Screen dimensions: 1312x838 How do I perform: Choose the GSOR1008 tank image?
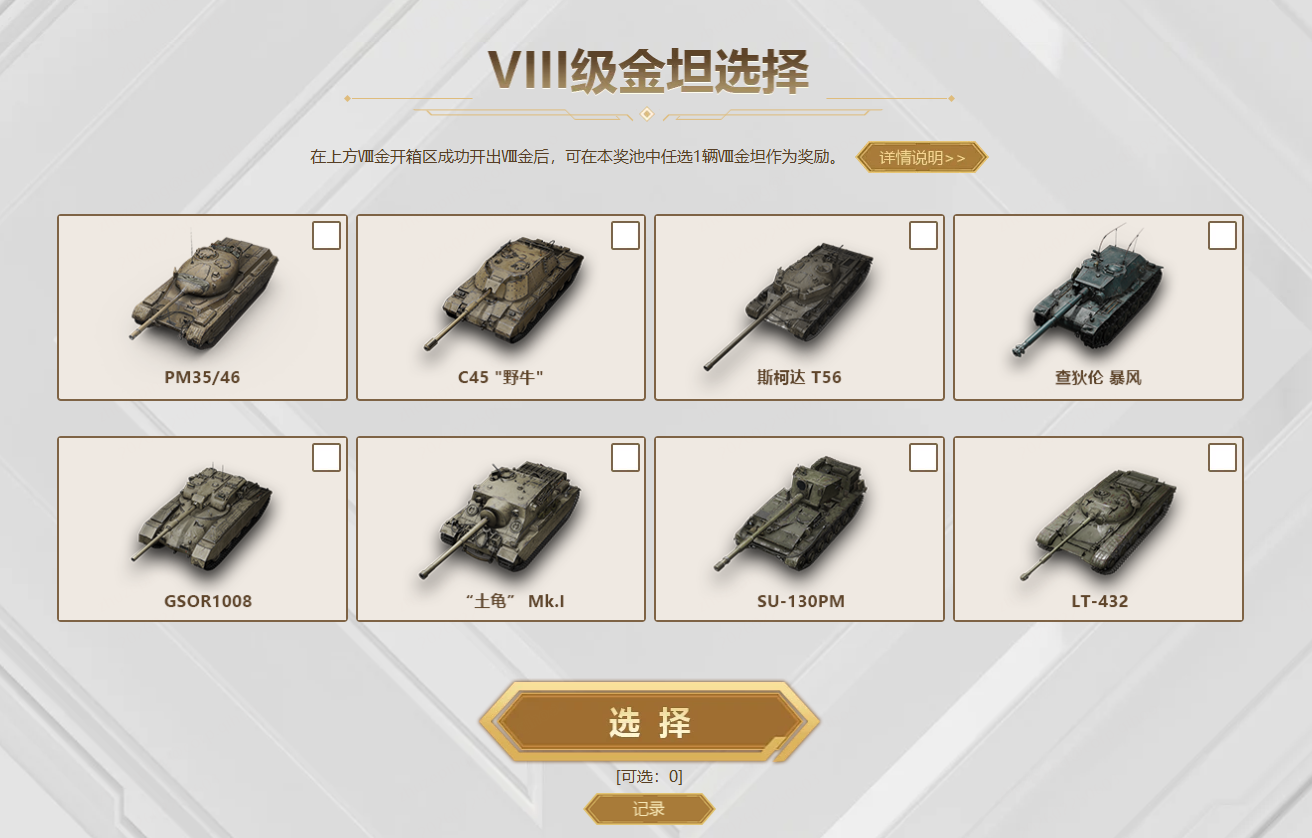pos(203,517)
